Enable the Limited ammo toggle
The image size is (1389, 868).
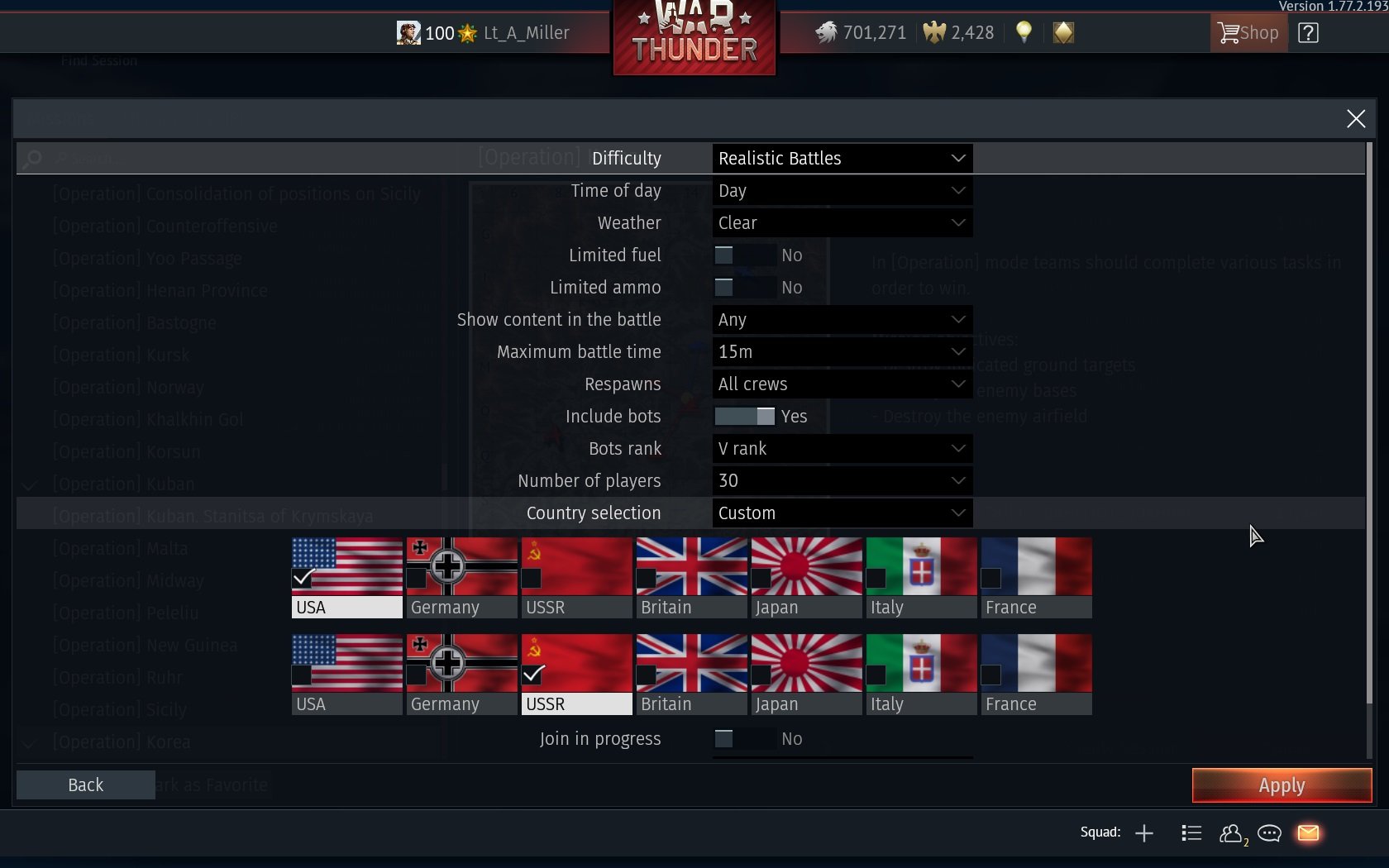tap(724, 288)
